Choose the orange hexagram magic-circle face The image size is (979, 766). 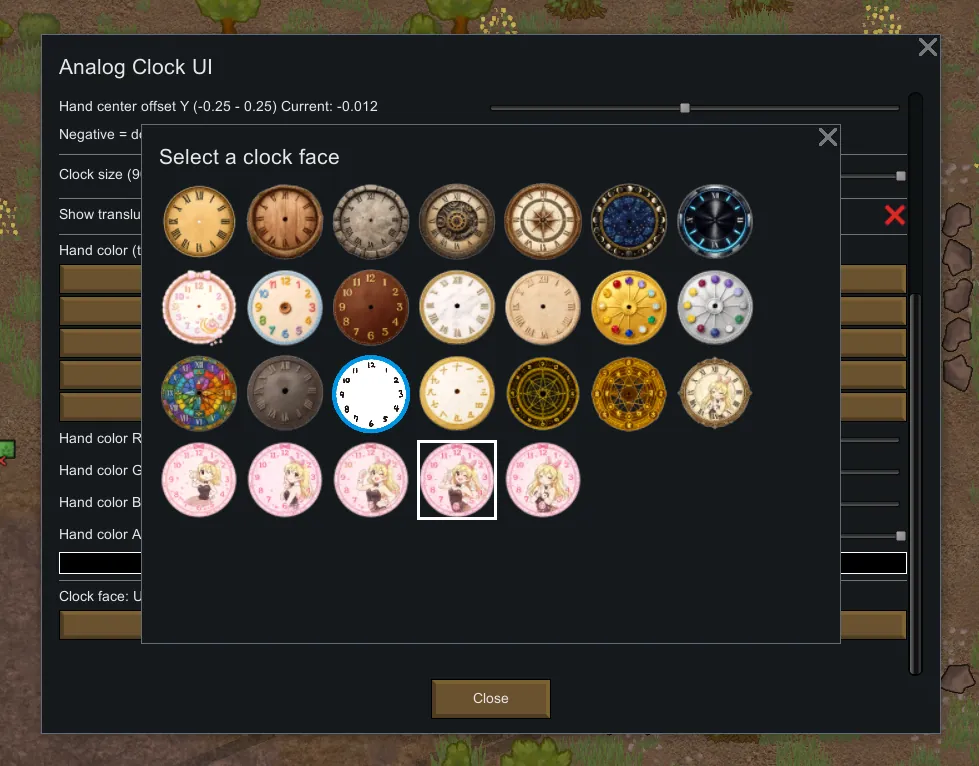tap(629, 393)
